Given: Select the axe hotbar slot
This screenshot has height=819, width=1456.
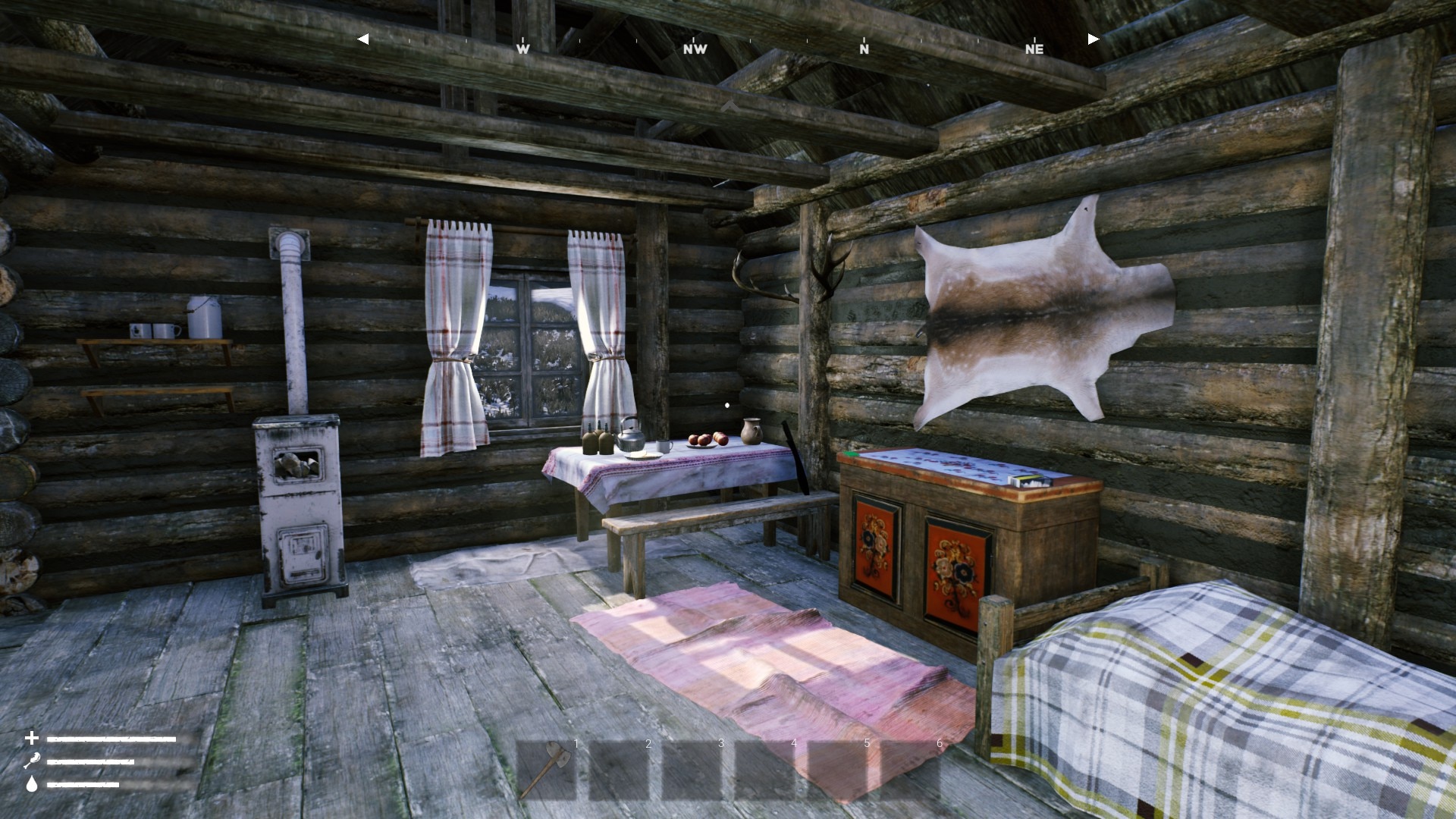Looking at the screenshot, I should [x=548, y=769].
